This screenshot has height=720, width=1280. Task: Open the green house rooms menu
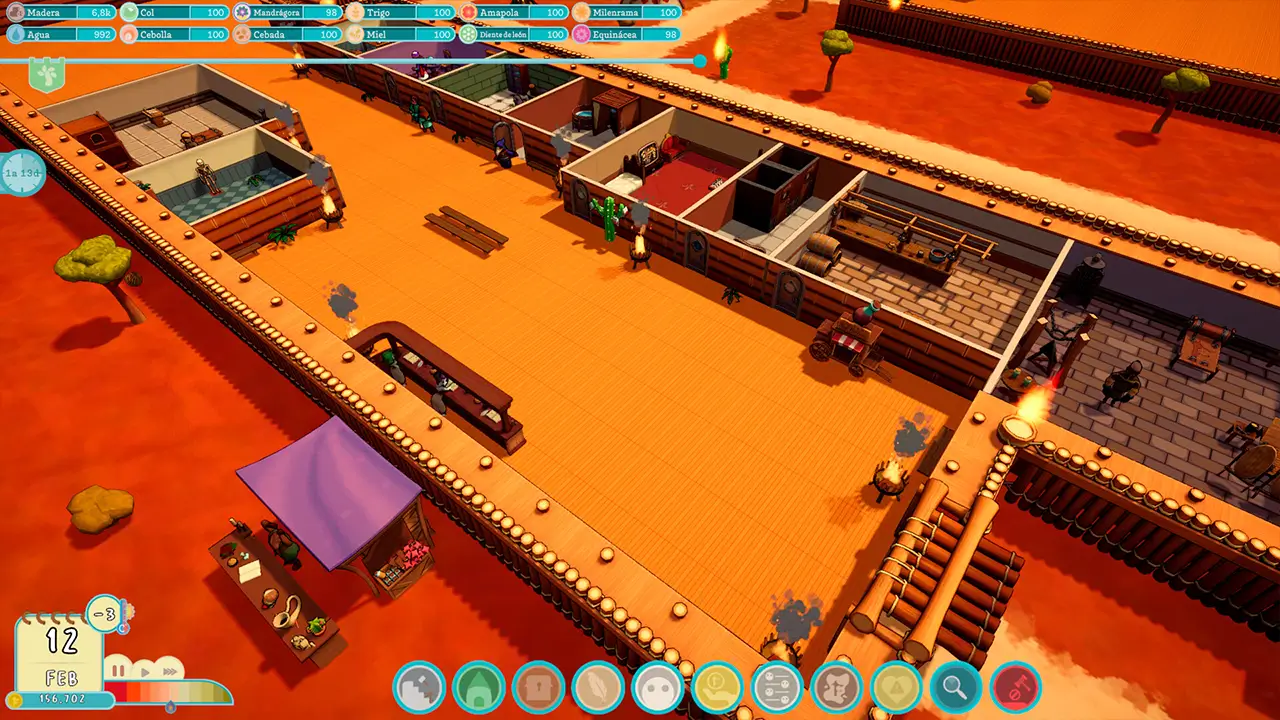(x=478, y=688)
